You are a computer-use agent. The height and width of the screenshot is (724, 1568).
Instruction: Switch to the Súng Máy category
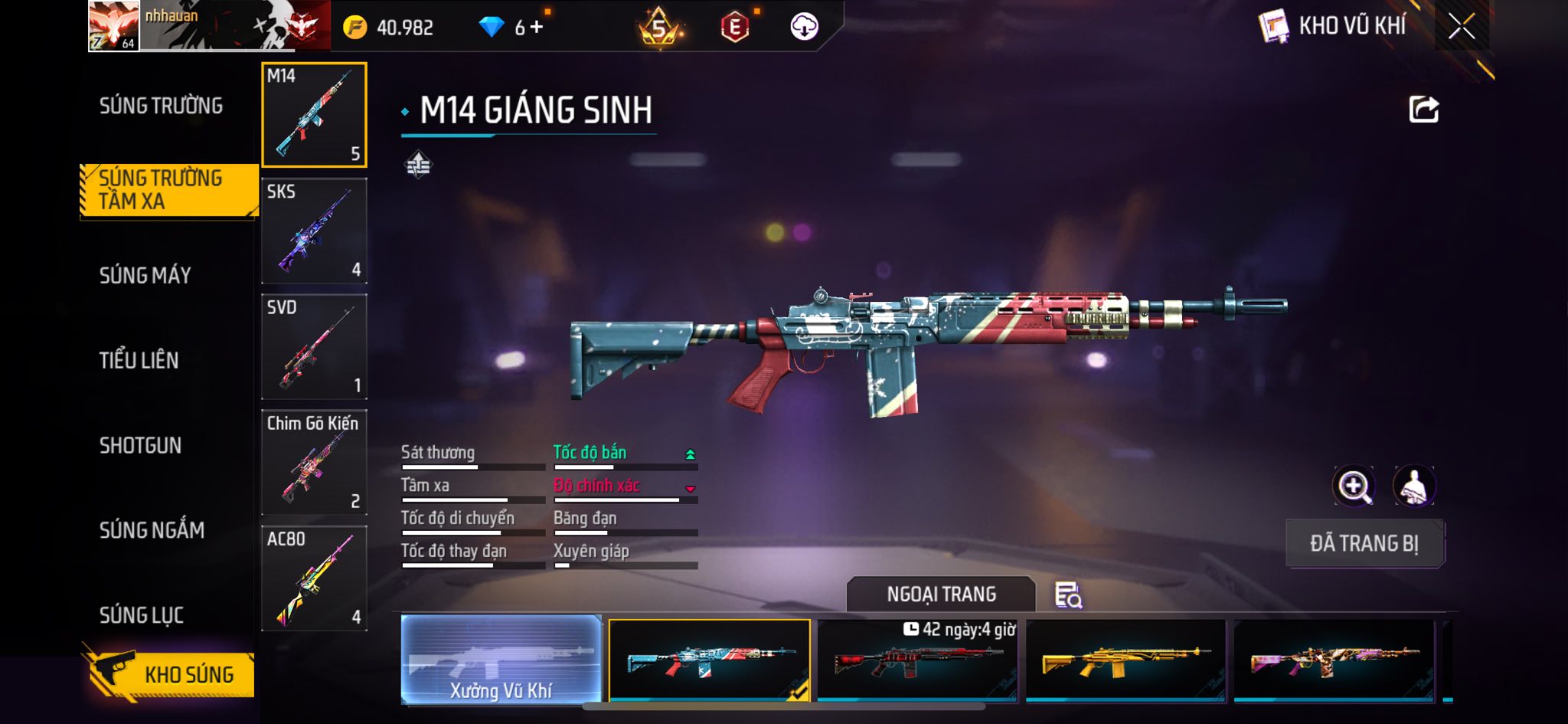145,275
